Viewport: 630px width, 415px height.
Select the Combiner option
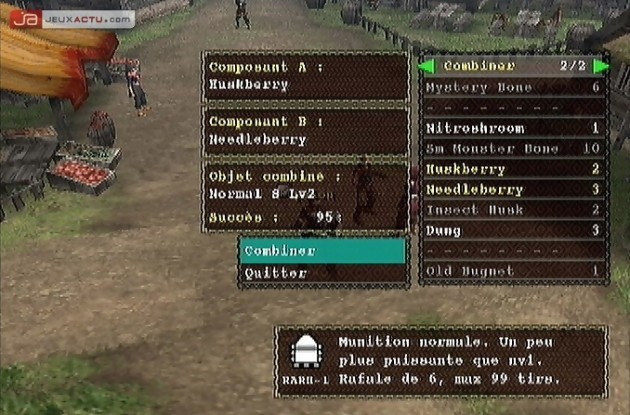(322, 250)
